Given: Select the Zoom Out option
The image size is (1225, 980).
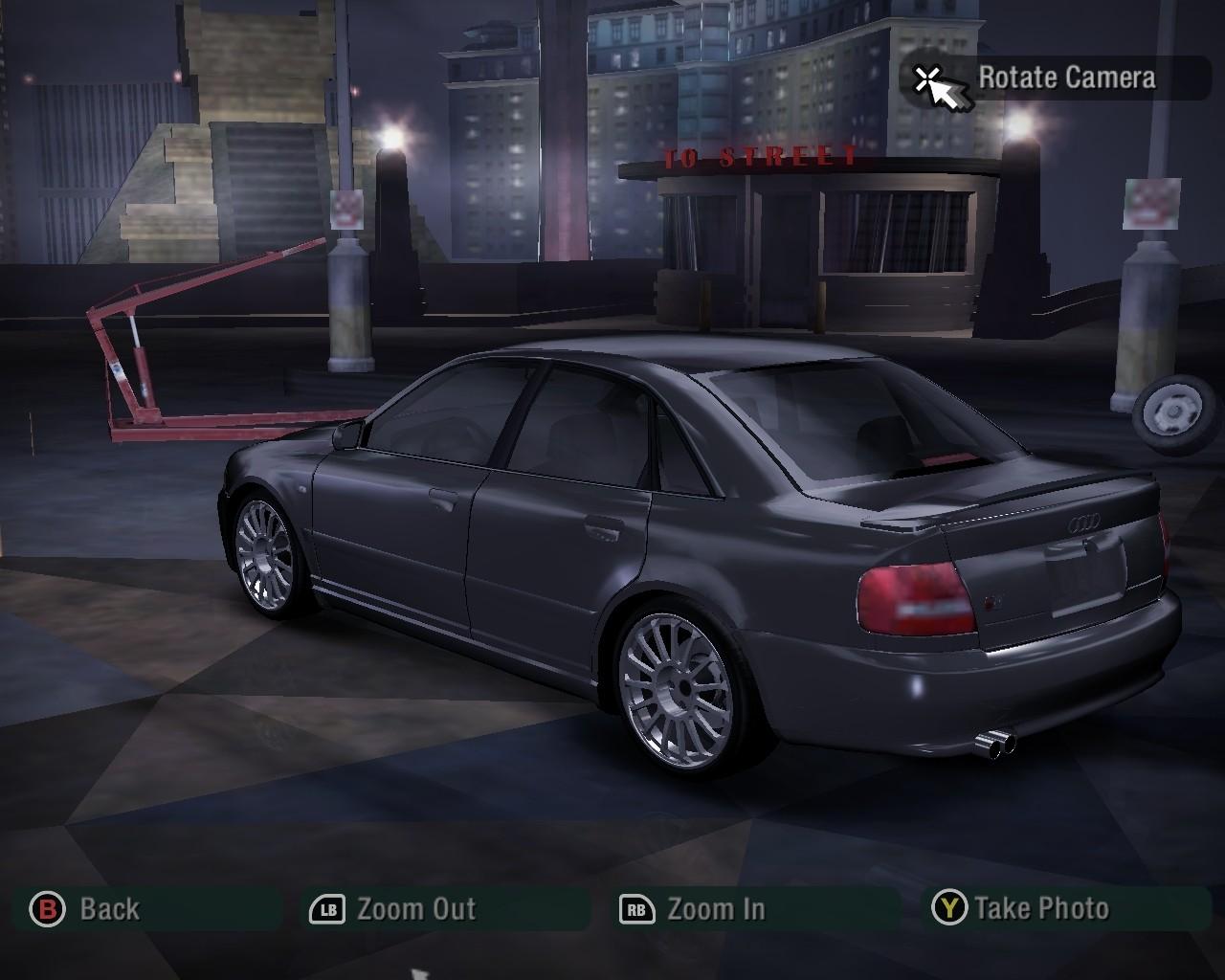Looking at the screenshot, I should pyautogui.click(x=394, y=908).
